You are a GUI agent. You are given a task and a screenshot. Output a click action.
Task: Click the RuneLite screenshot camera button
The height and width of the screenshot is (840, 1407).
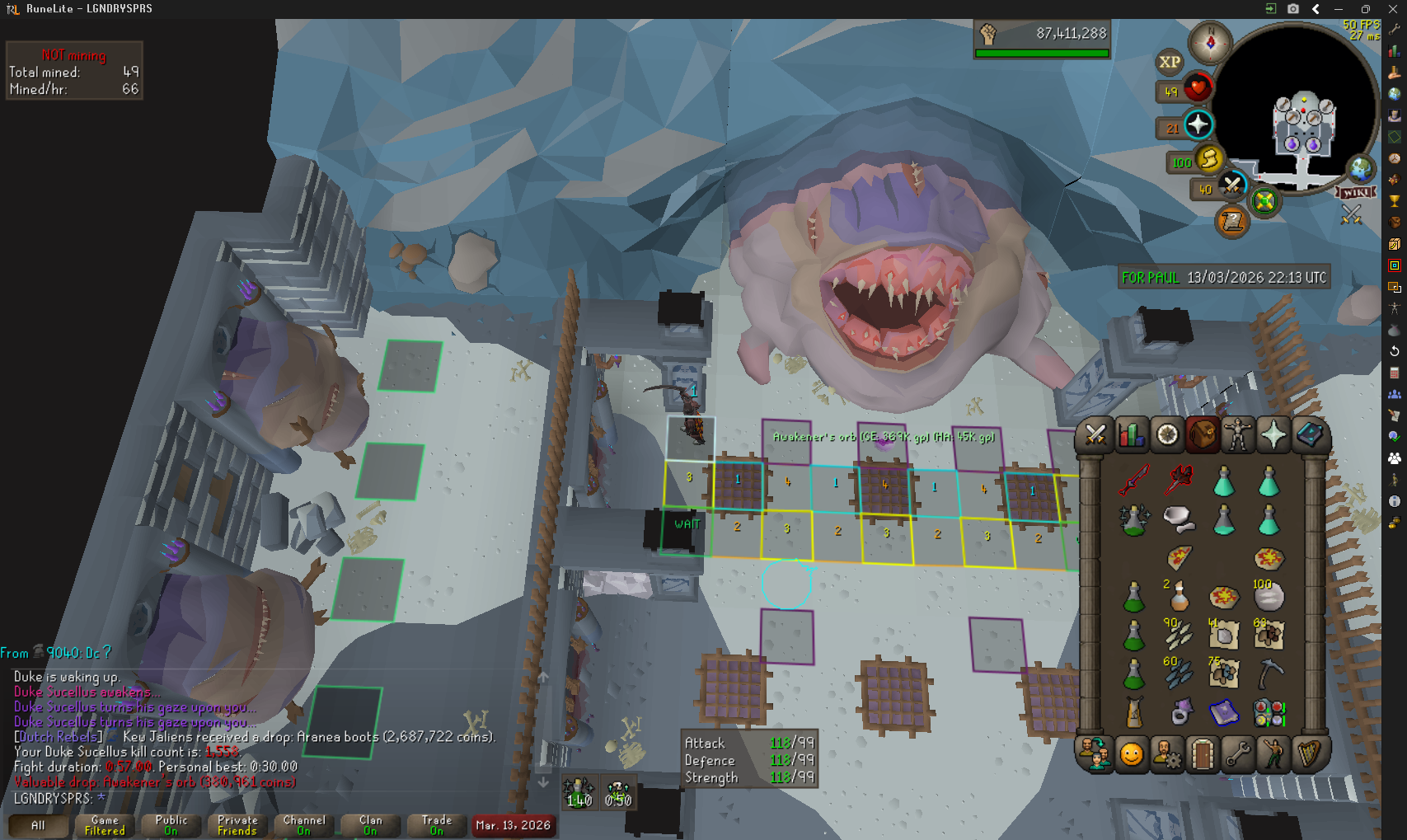(x=1293, y=9)
